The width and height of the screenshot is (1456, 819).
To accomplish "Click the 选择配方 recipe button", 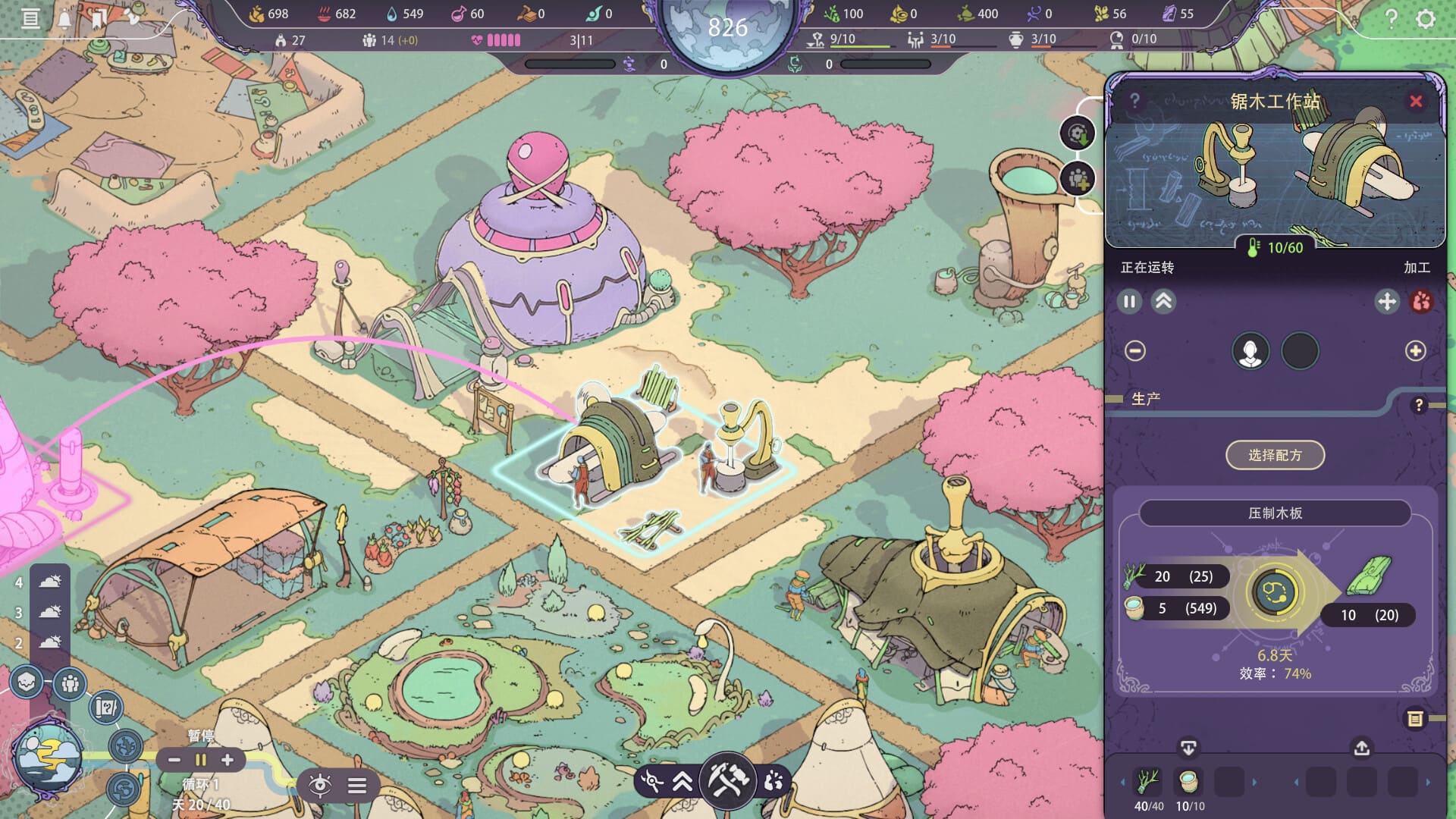I will coord(1275,455).
